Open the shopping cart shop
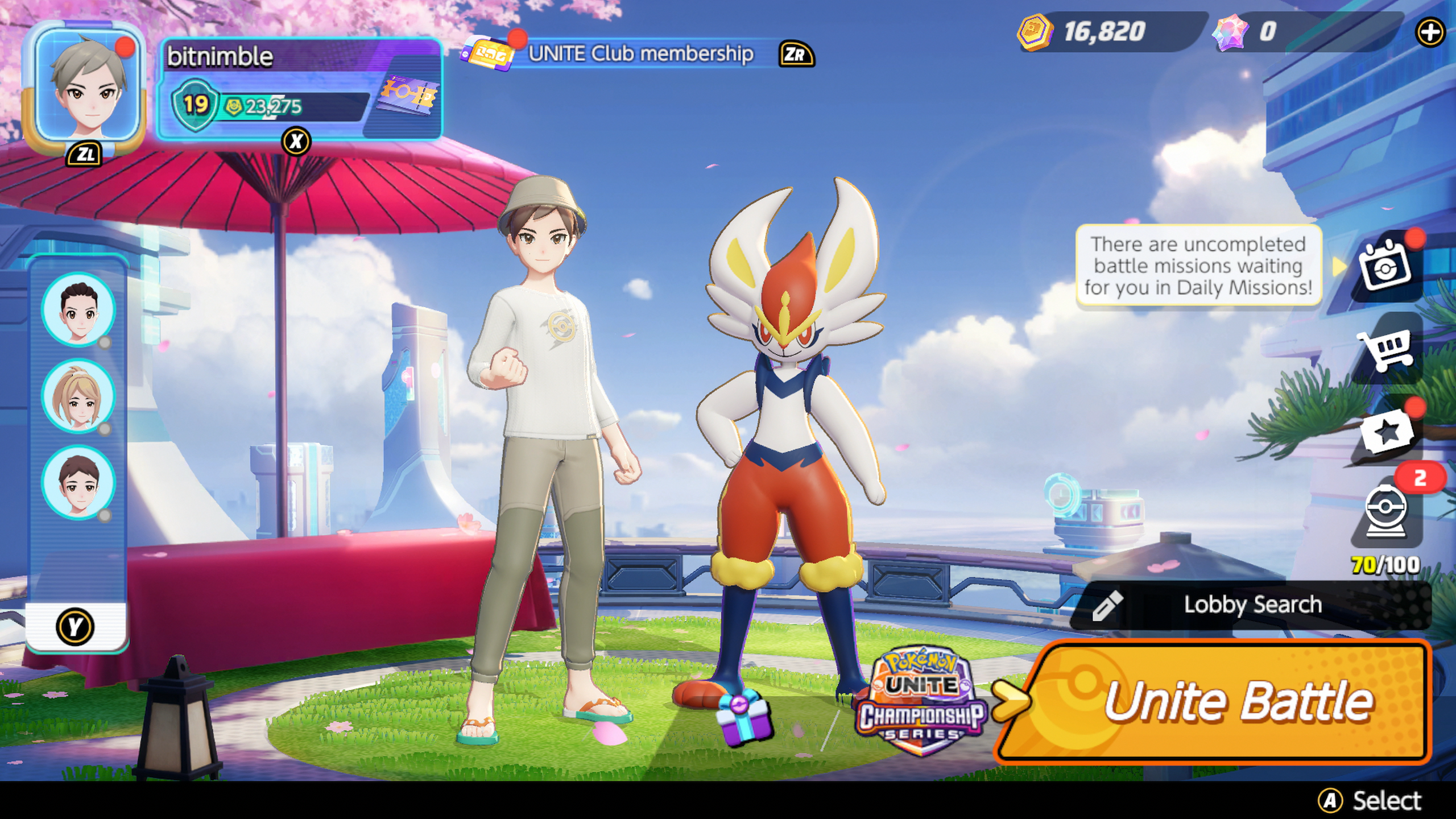The height and width of the screenshot is (819, 1456). click(x=1385, y=348)
